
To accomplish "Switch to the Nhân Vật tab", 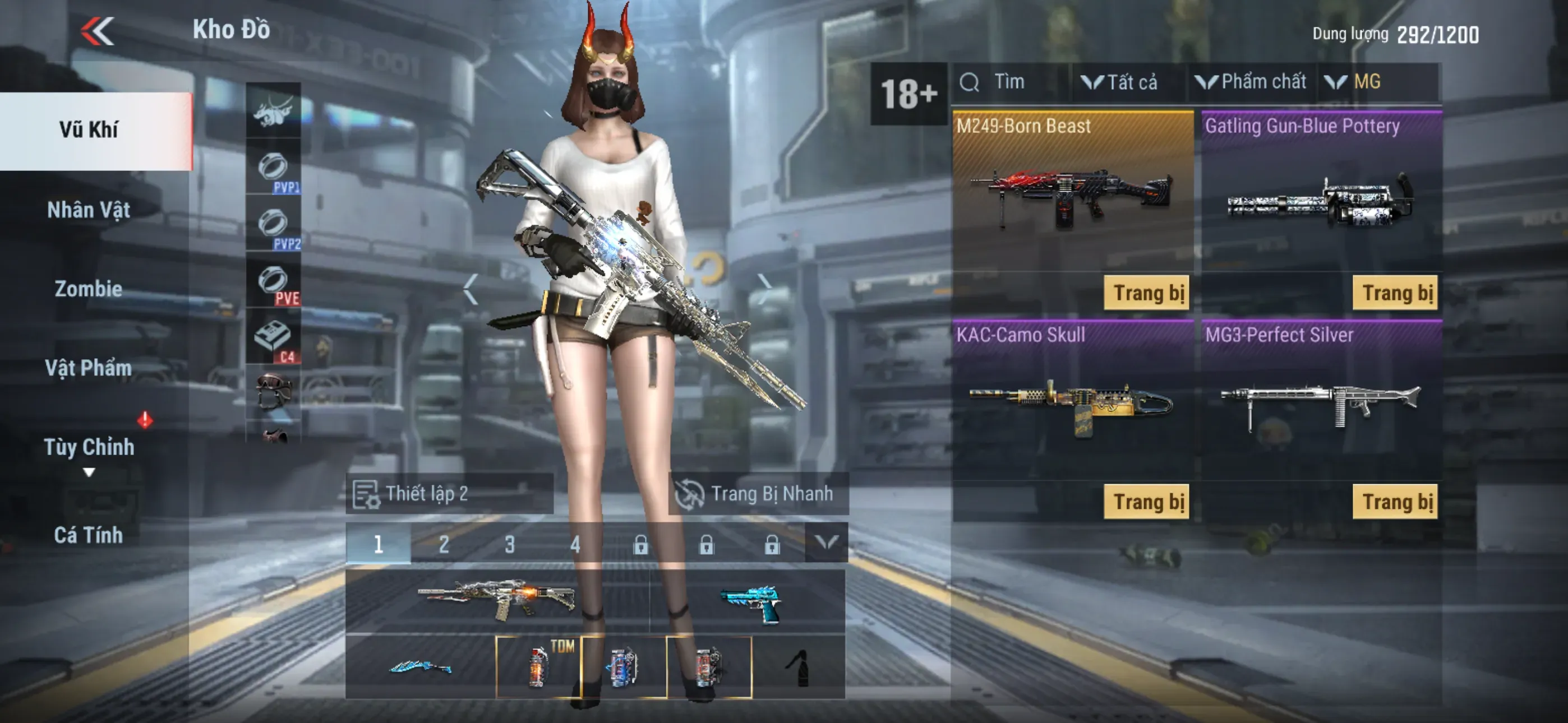I will pyautogui.click(x=89, y=210).
